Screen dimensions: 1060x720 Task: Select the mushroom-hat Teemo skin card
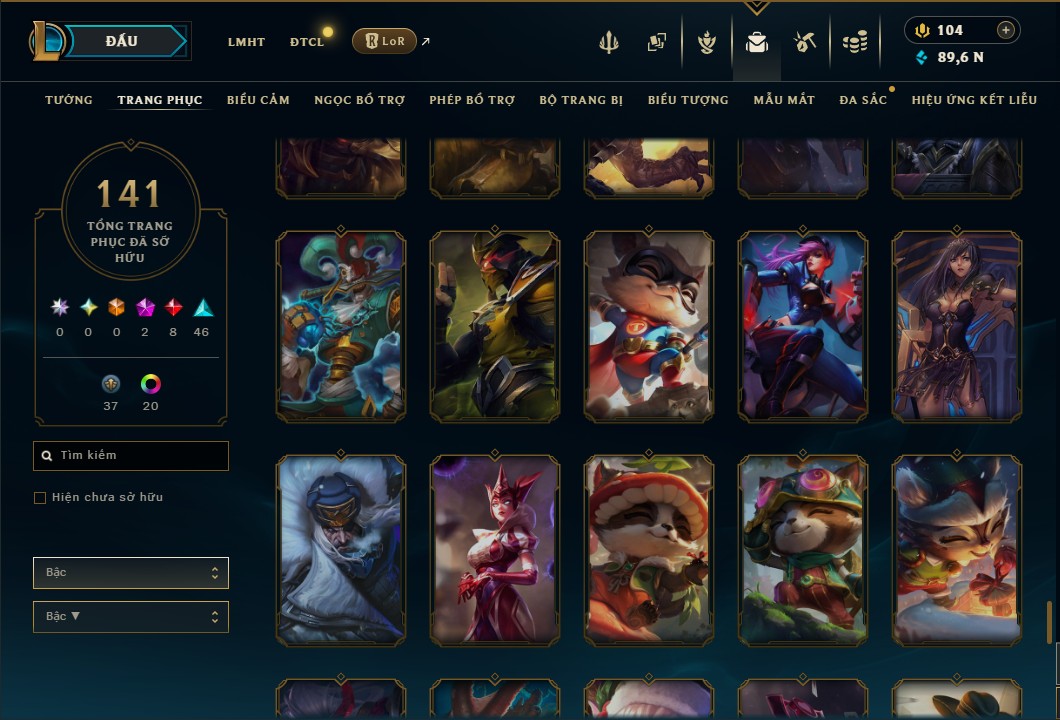(649, 549)
